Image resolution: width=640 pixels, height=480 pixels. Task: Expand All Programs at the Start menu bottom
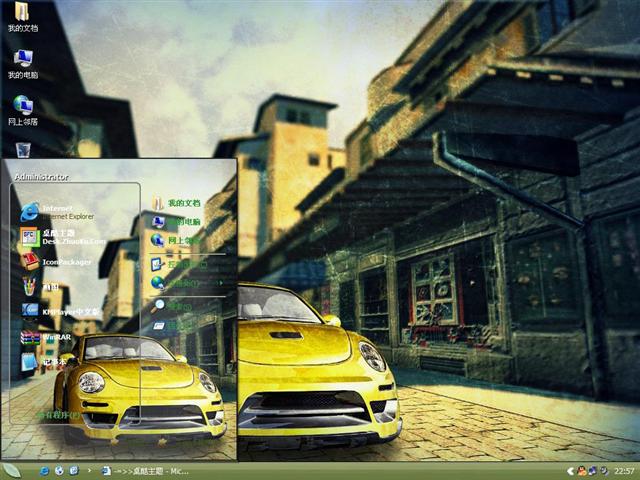tap(58, 415)
